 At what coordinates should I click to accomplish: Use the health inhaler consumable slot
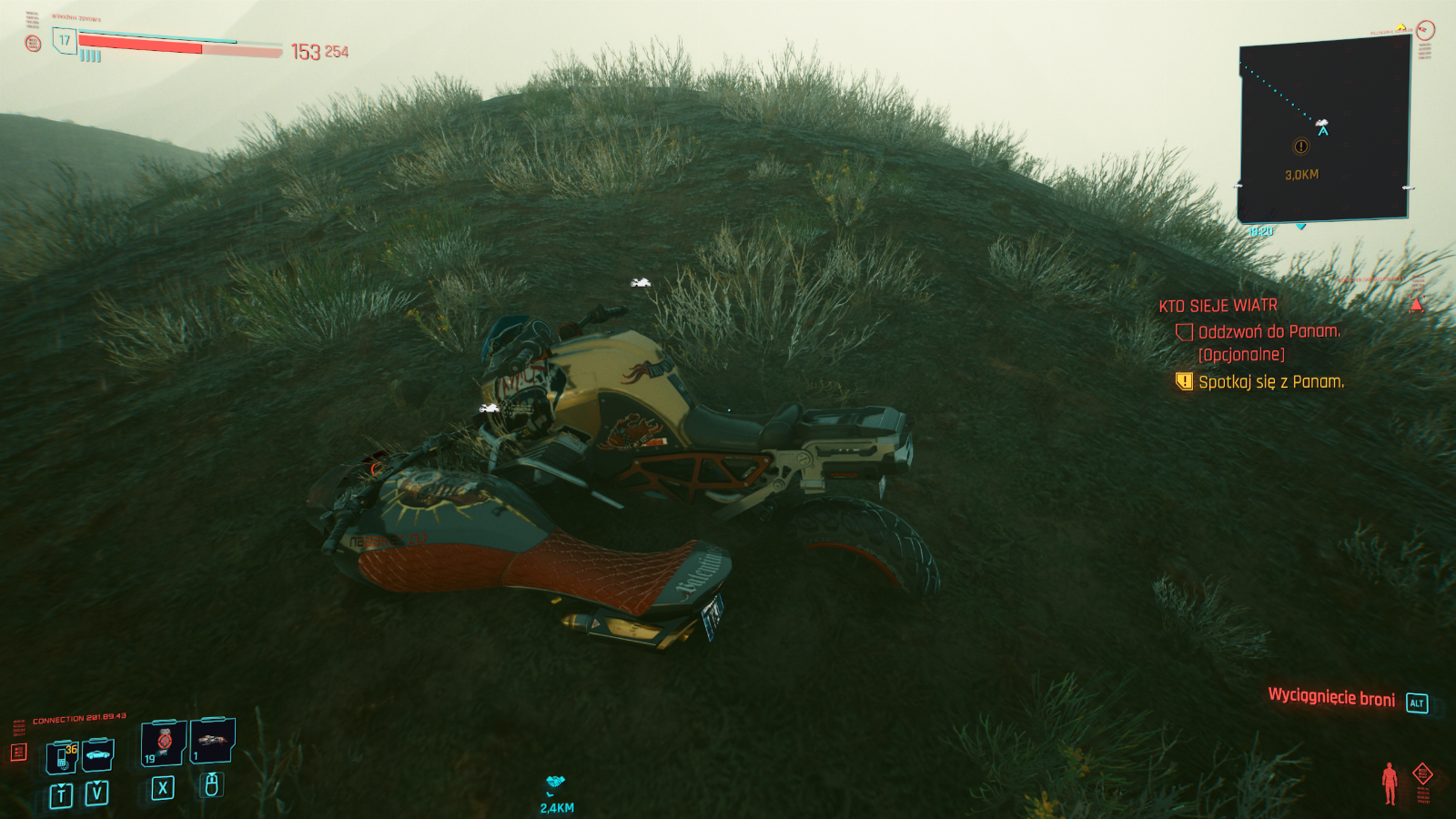coord(164,743)
